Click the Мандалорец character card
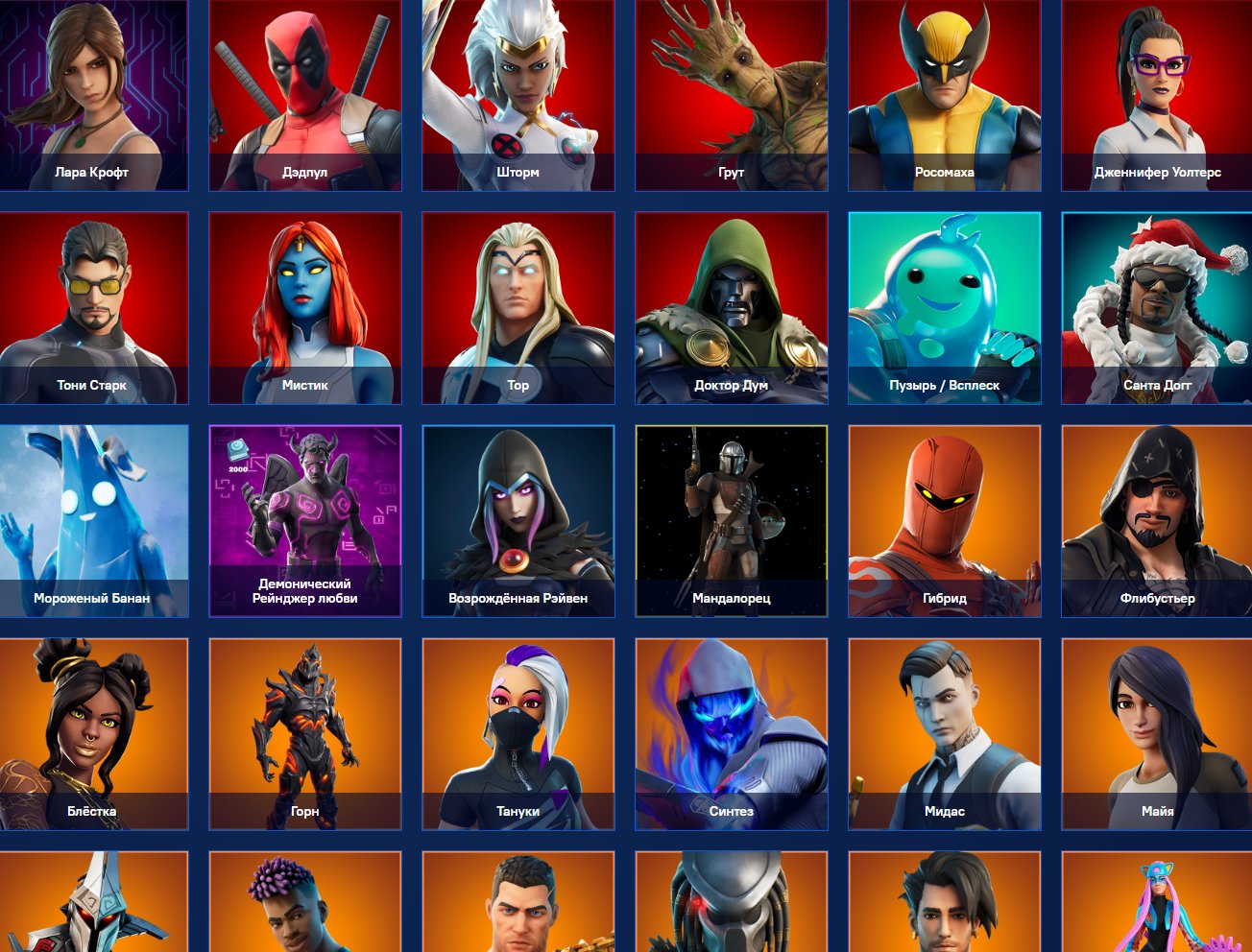The width and height of the screenshot is (1252, 952). [x=731, y=520]
